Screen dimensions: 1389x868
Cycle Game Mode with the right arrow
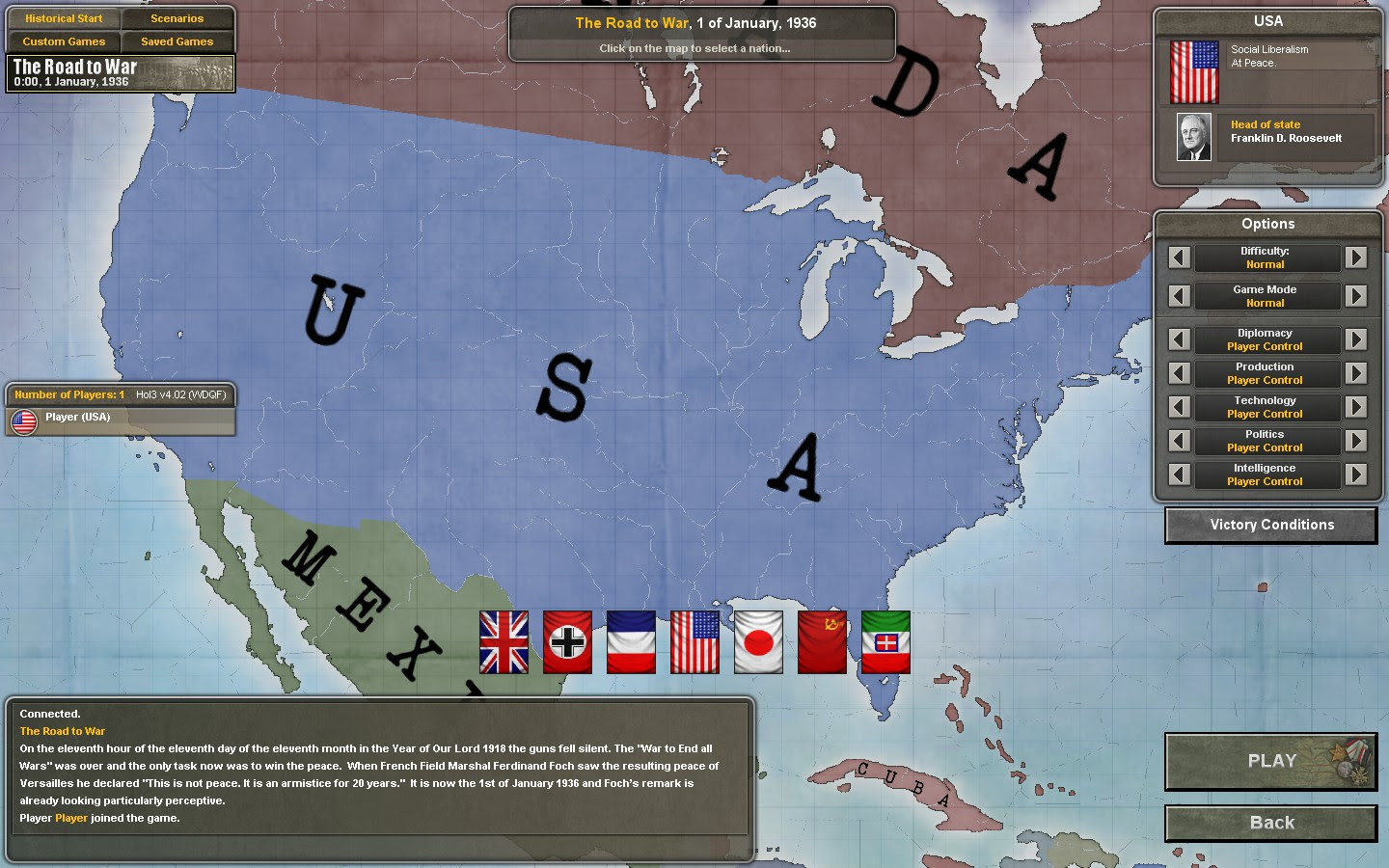point(1356,296)
